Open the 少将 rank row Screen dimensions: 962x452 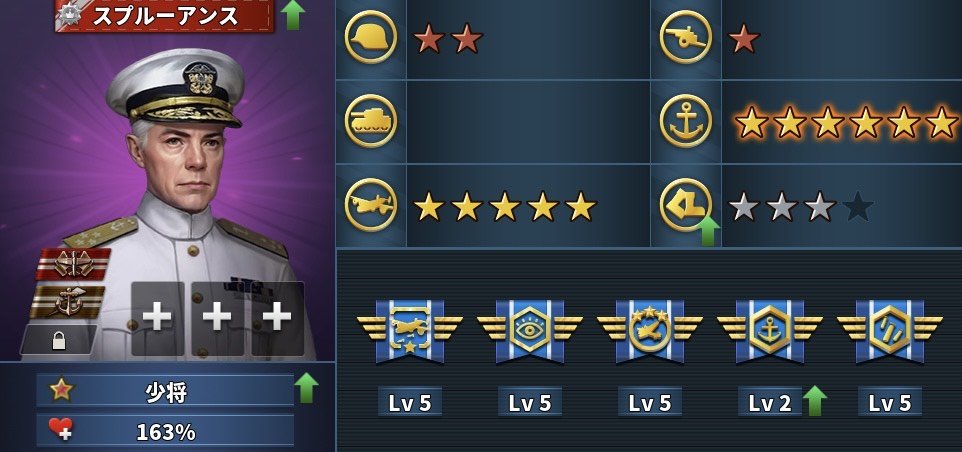(x=165, y=390)
